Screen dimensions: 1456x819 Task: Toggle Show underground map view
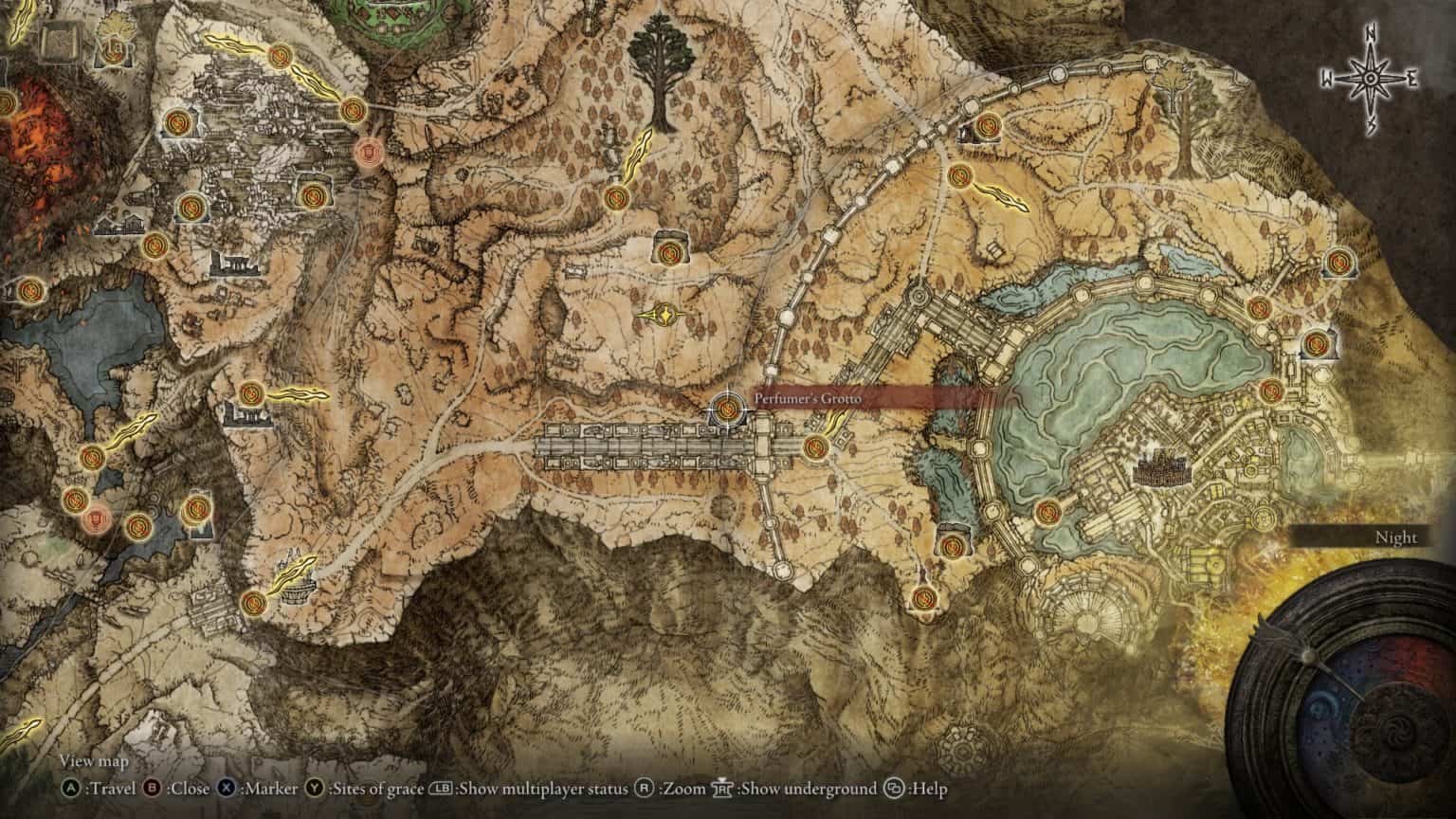tap(721, 788)
